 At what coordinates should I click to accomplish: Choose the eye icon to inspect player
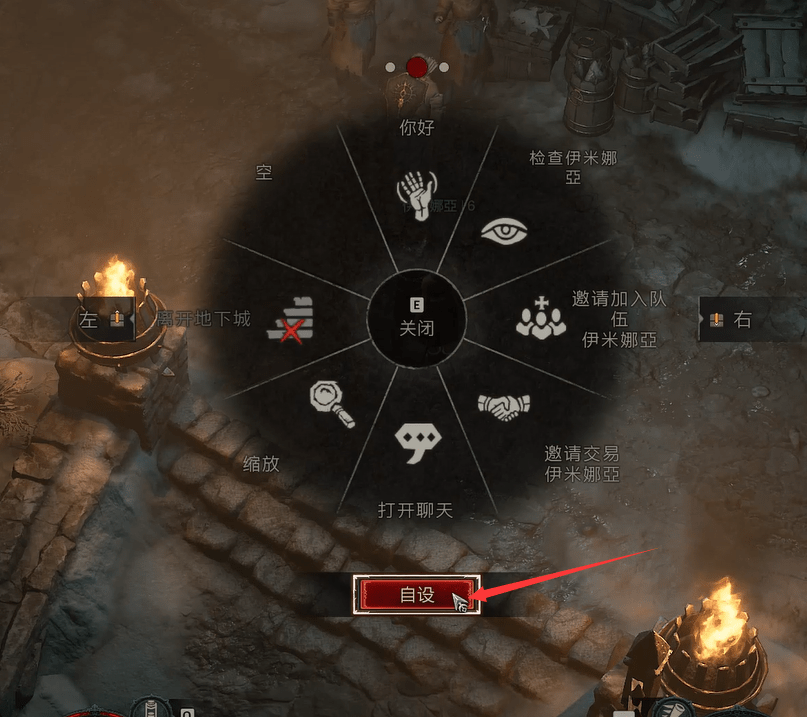pyautogui.click(x=503, y=232)
